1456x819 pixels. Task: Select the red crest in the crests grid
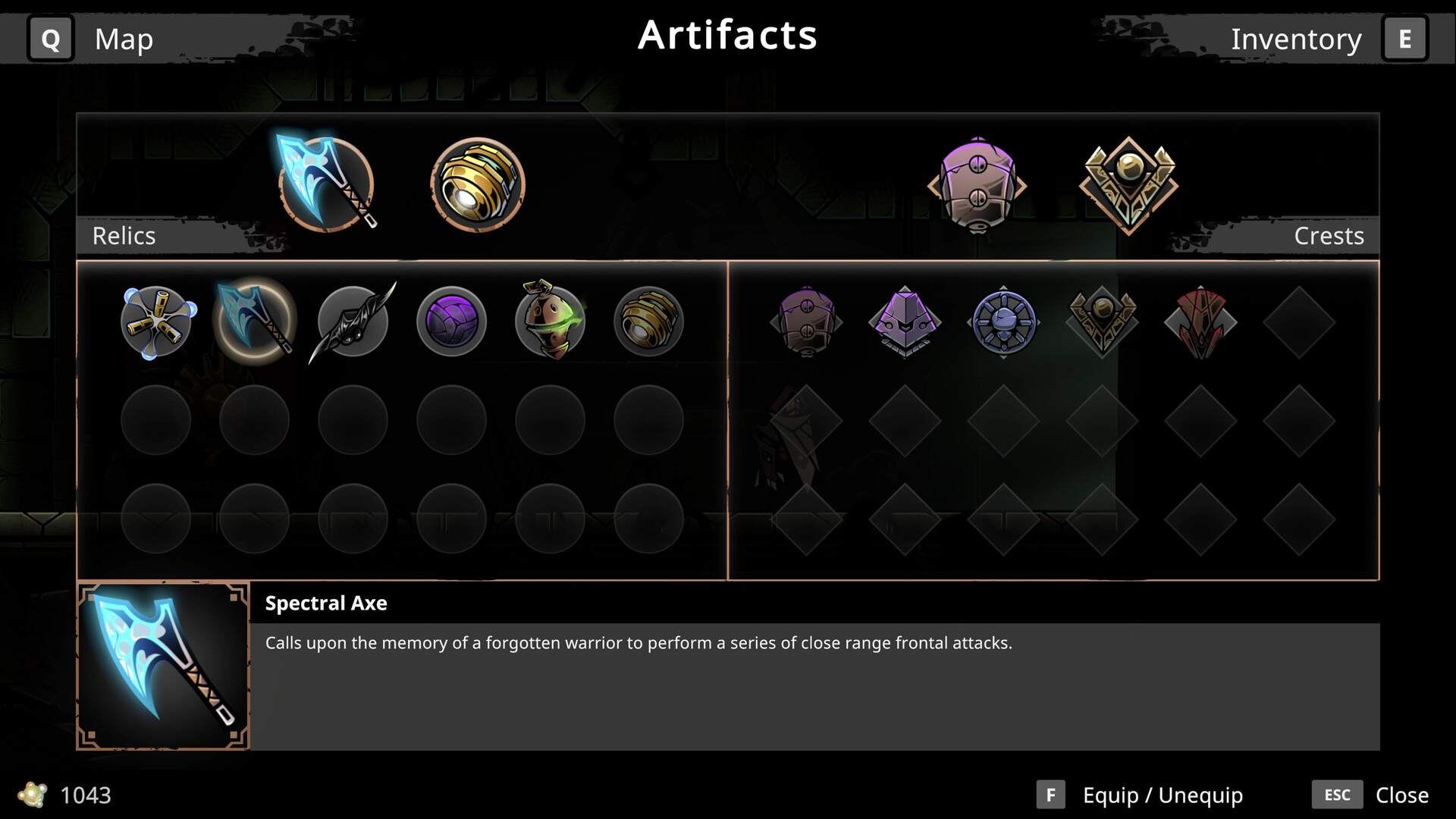(x=1200, y=321)
